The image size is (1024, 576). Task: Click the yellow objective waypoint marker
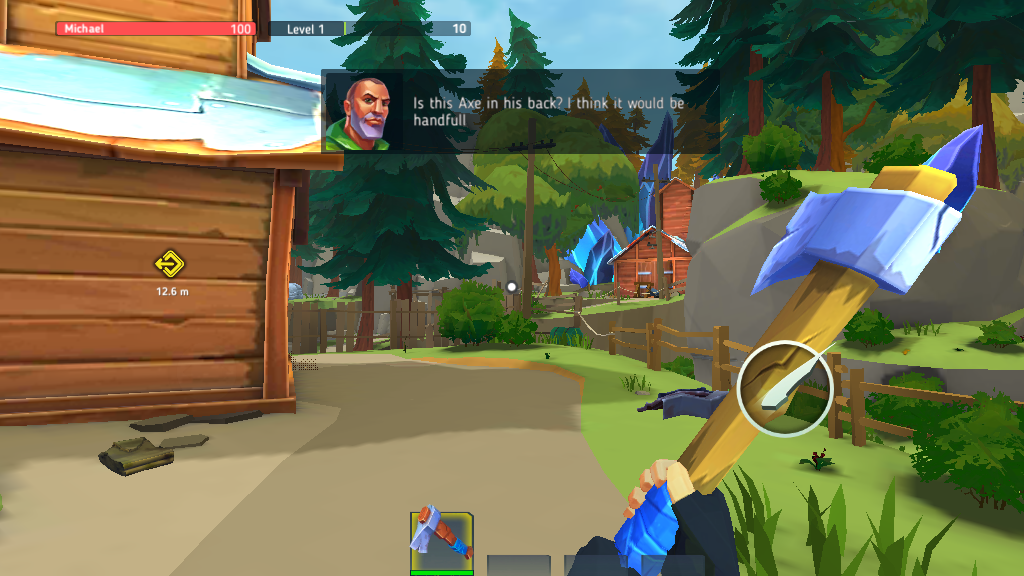click(170, 265)
